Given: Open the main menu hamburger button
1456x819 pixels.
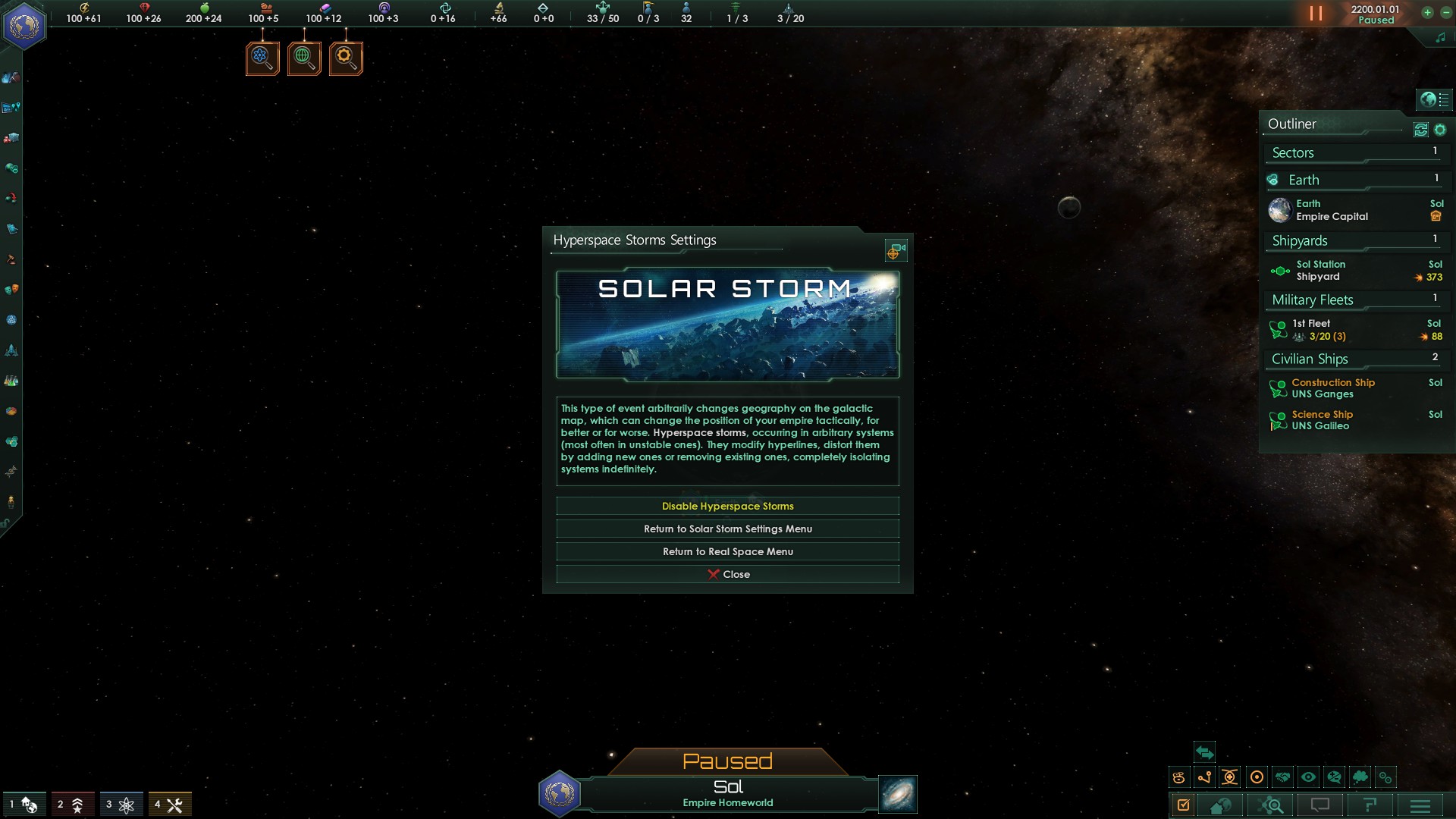Looking at the screenshot, I should point(1420,805).
